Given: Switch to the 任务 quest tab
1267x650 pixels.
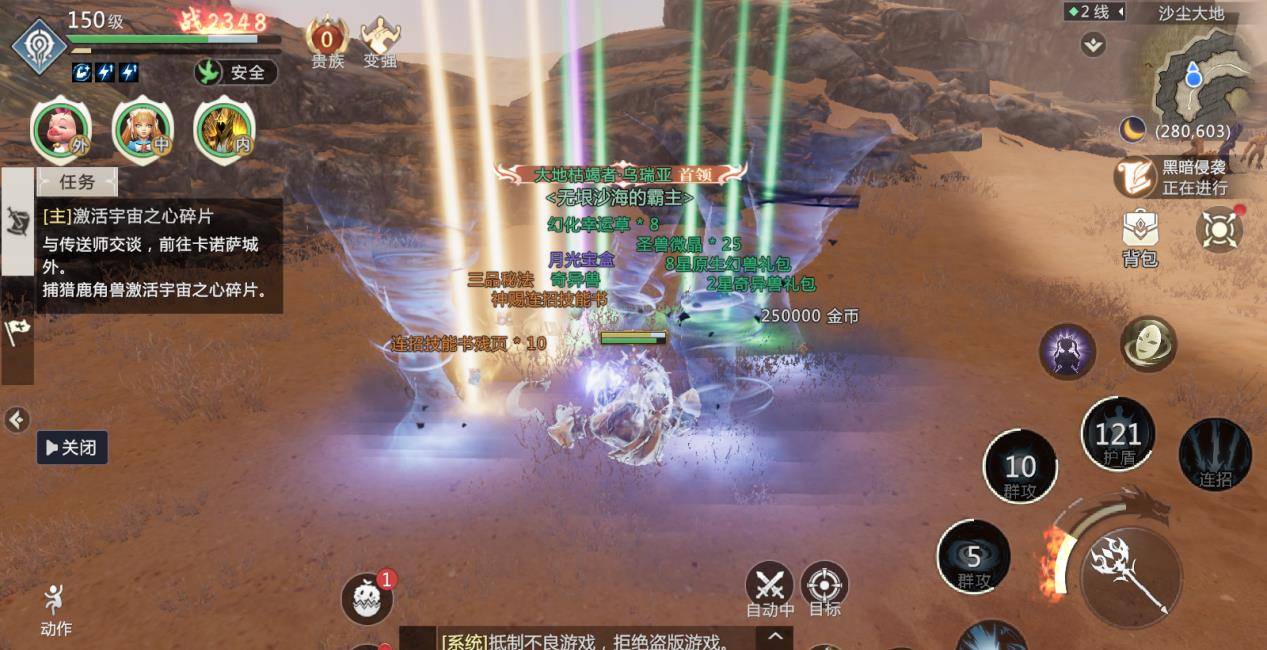Looking at the screenshot, I should (x=77, y=182).
